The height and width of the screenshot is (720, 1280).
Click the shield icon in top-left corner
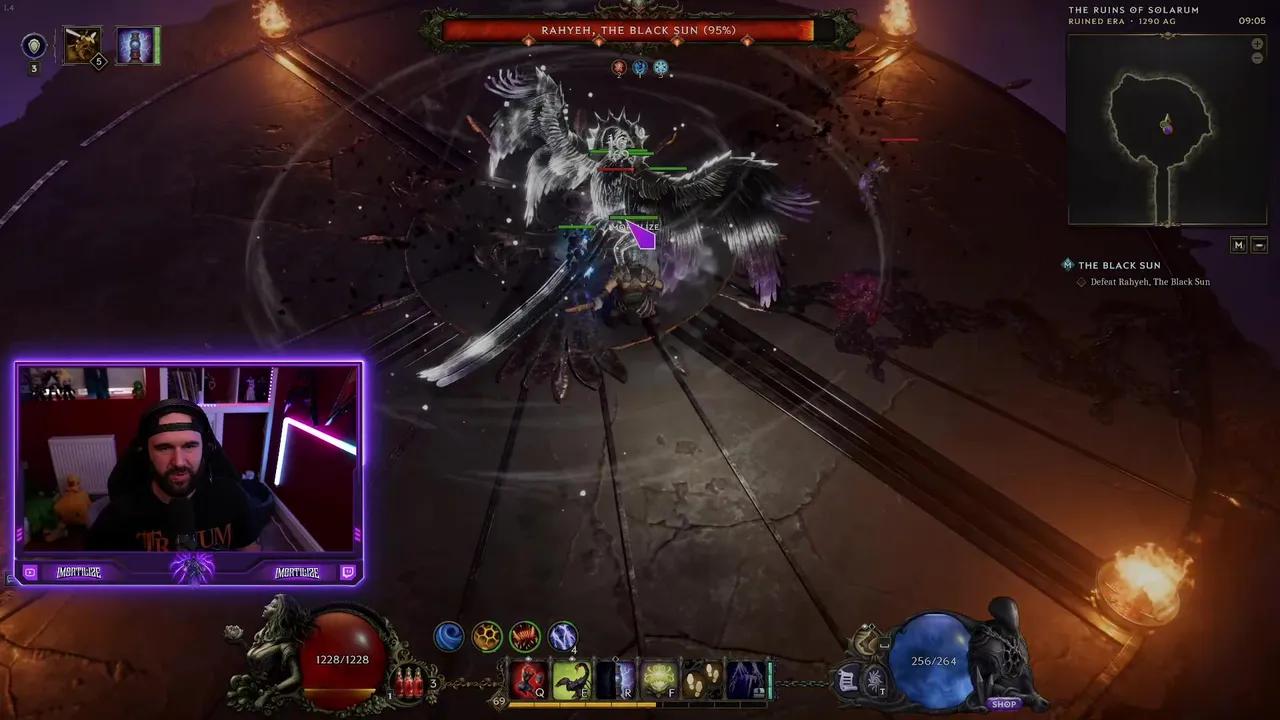click(x=34, y=46)
